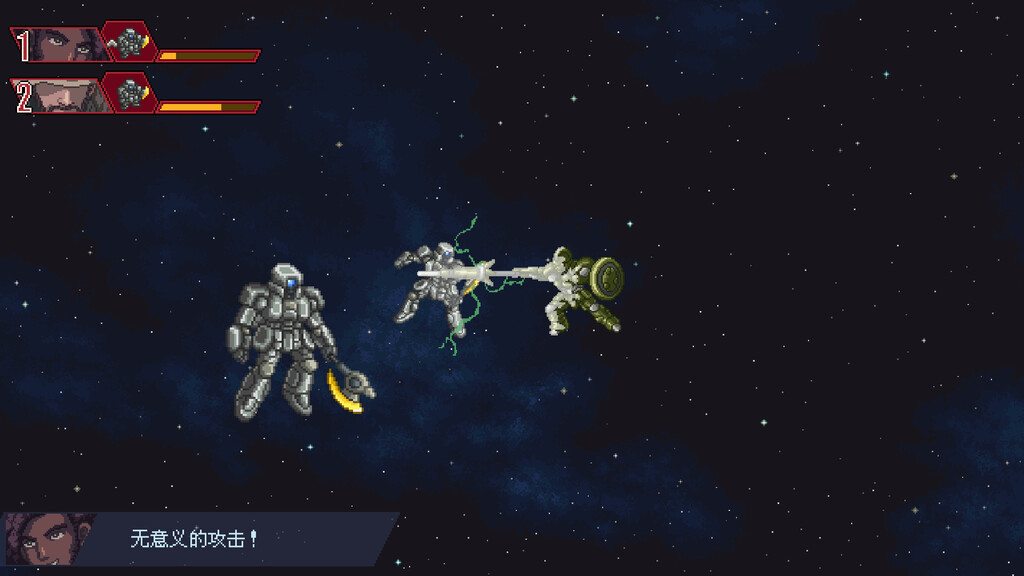Click the speaker portrait in the dialogue box

[x=47, y=539]
